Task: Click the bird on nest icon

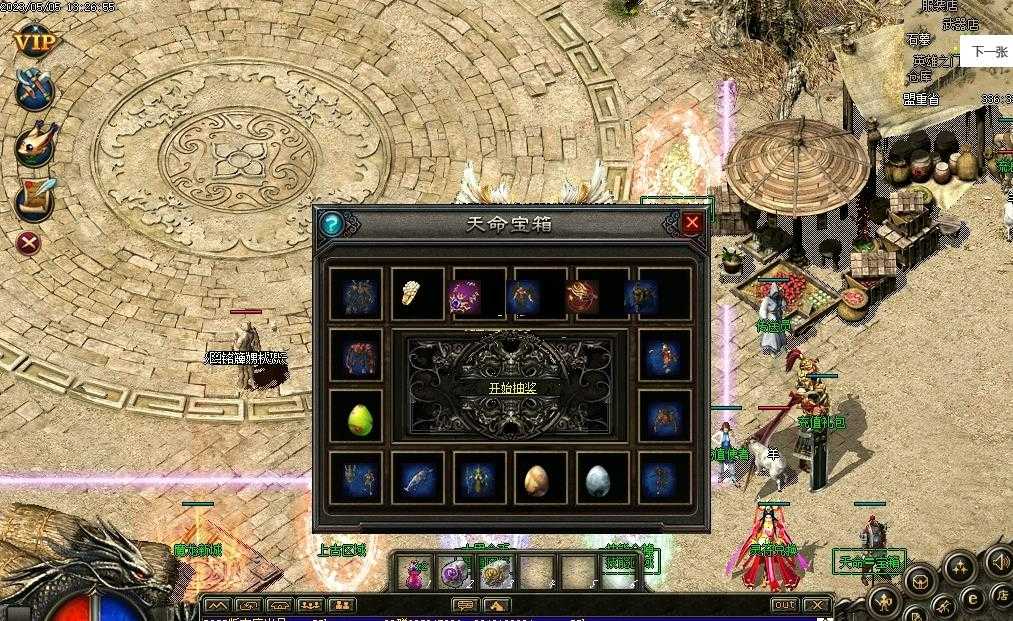Action: 33,146
